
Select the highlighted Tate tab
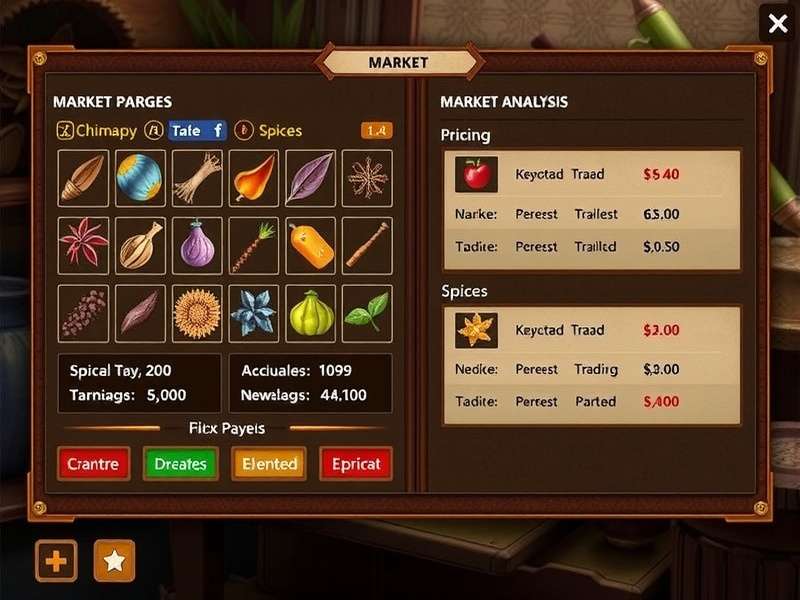coord(197,130)
